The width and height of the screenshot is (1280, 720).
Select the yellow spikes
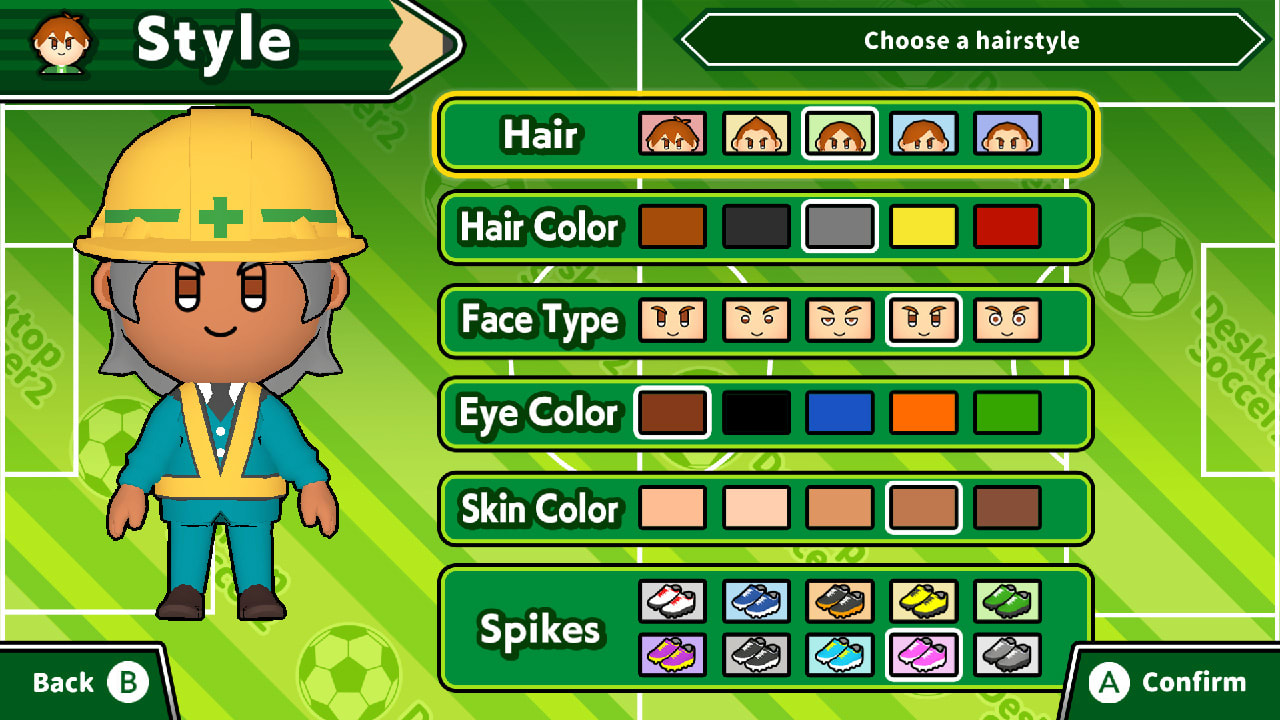click(924, 601)
